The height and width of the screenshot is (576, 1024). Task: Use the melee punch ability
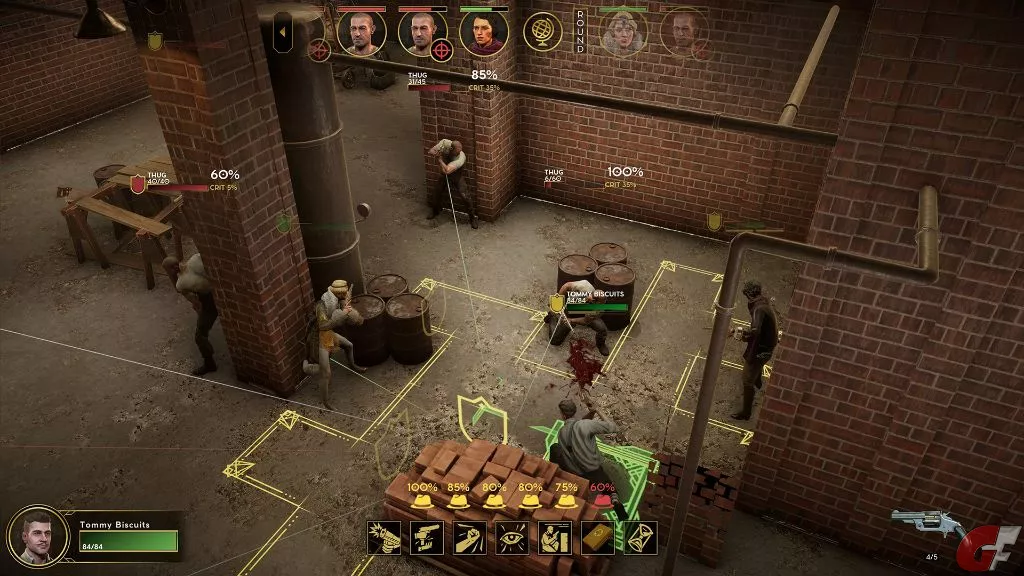470,538
